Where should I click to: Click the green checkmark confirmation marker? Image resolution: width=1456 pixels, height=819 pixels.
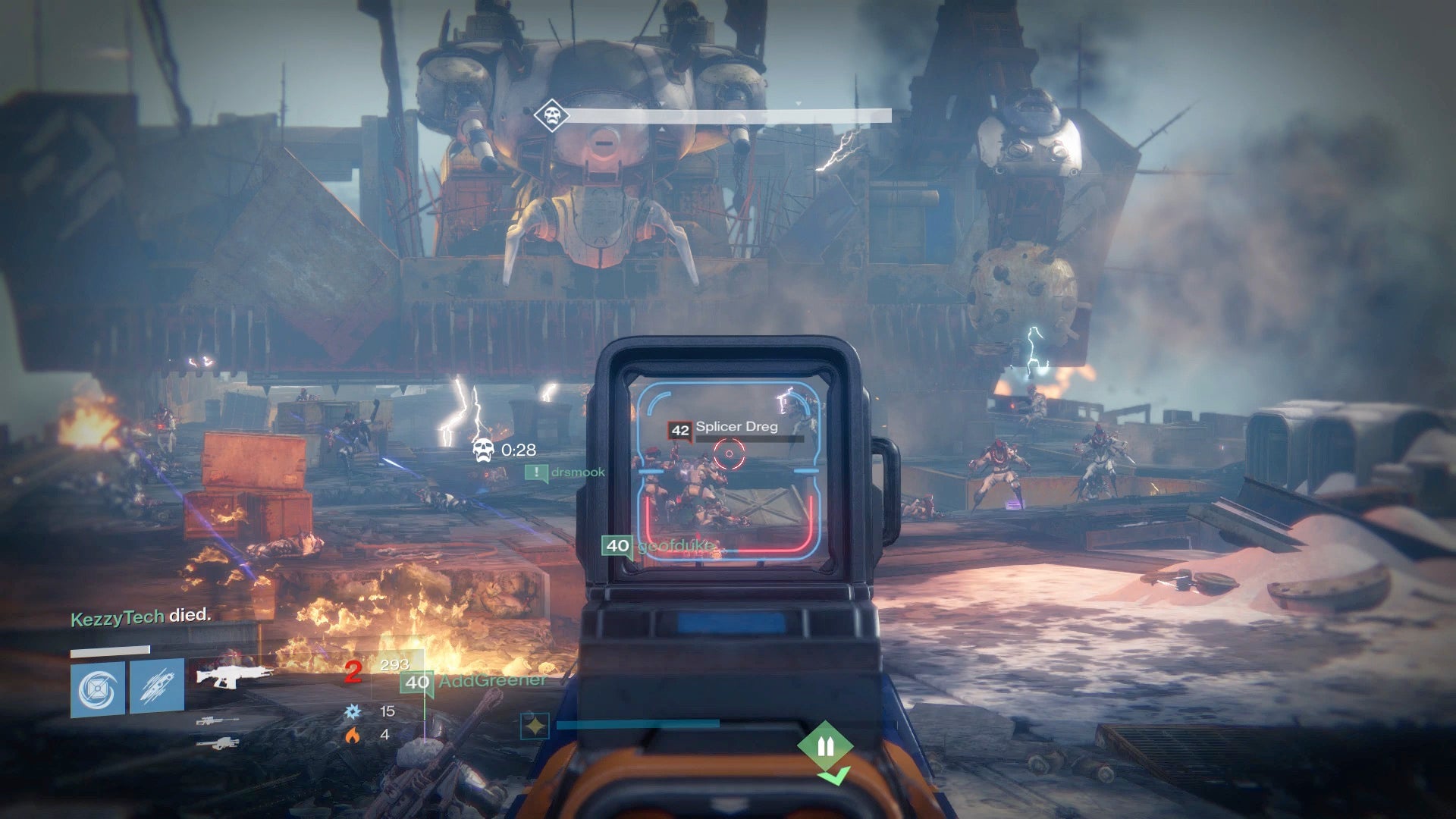[836, 775]
